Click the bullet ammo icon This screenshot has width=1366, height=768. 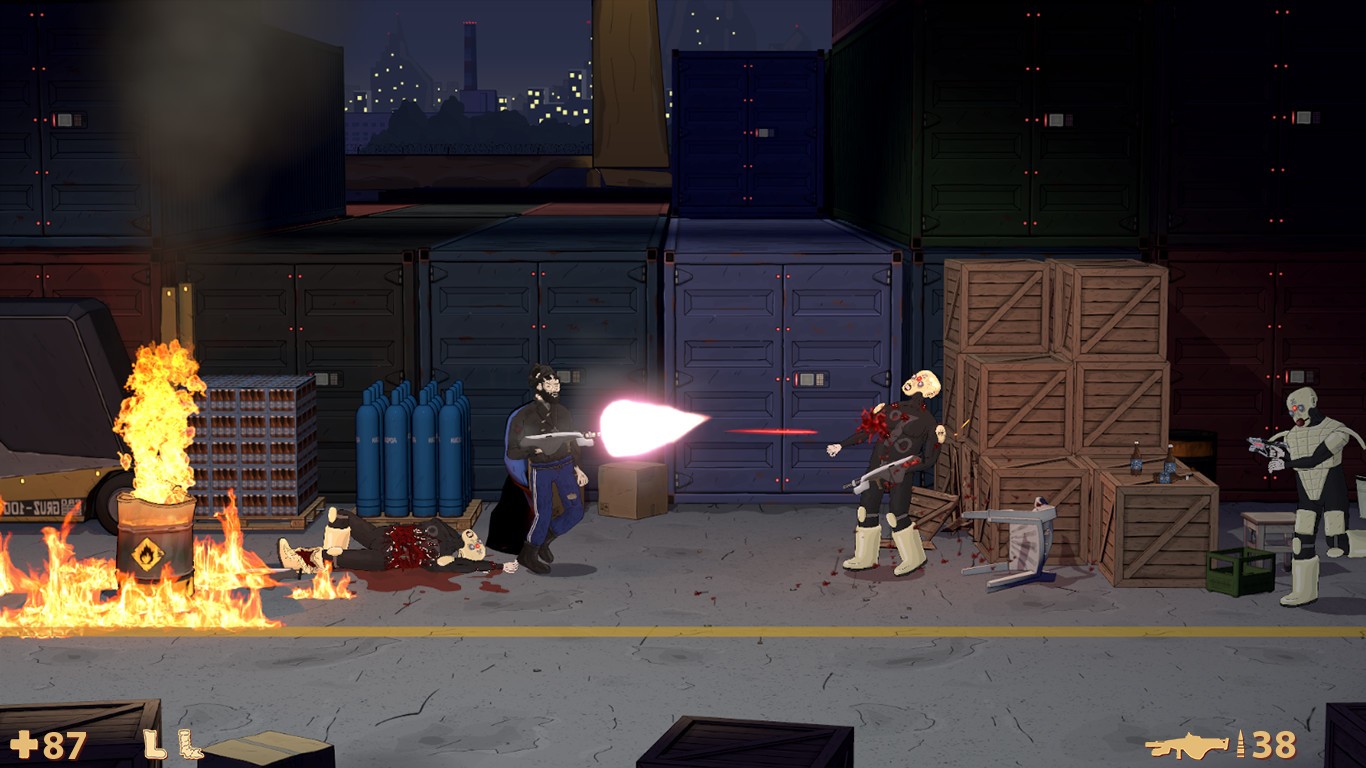click(x=1243, y=744)
